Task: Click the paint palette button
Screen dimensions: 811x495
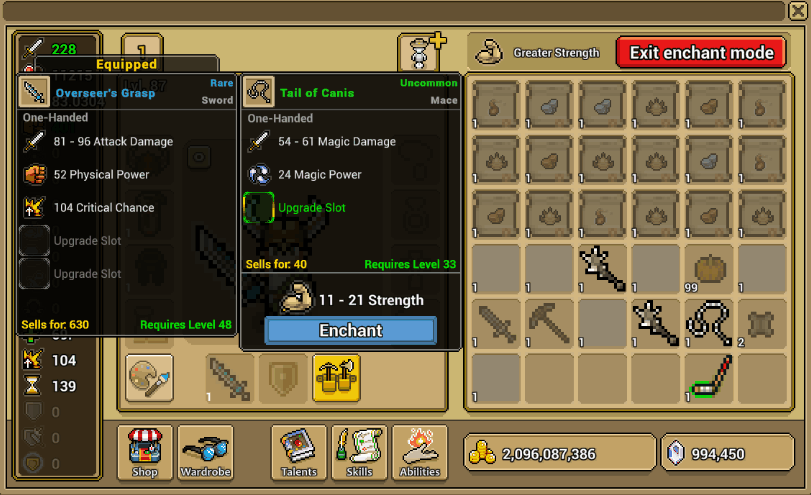Action: 149,377
